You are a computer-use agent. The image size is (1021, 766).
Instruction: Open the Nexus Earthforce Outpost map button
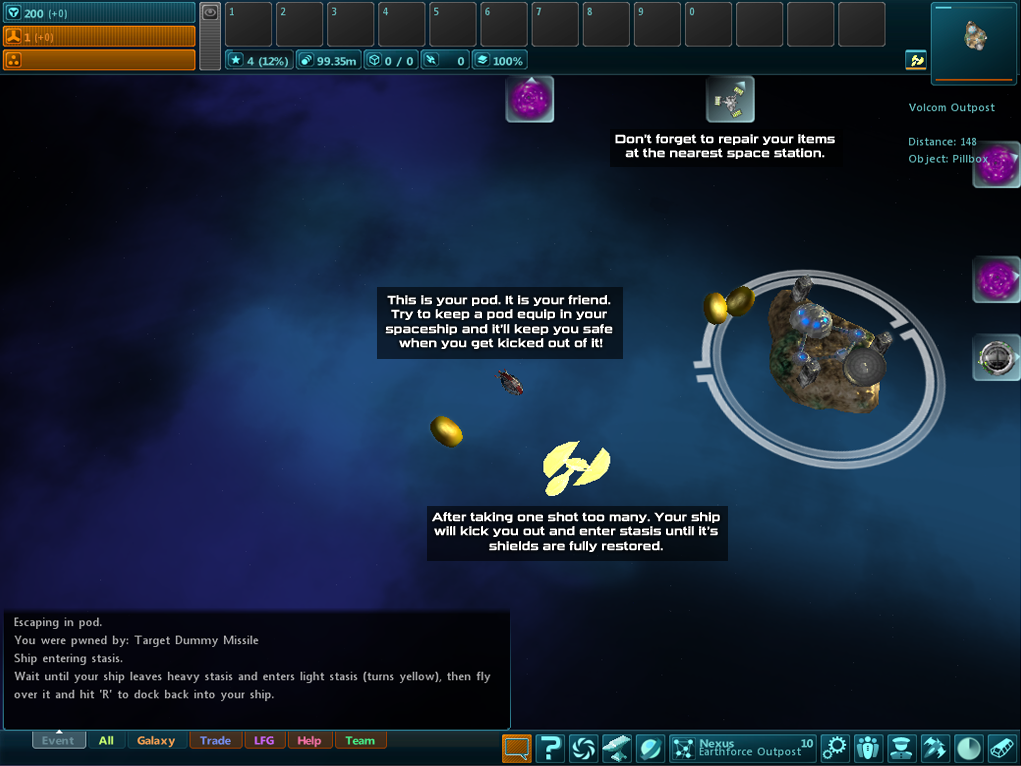click(x=742, y=748)
